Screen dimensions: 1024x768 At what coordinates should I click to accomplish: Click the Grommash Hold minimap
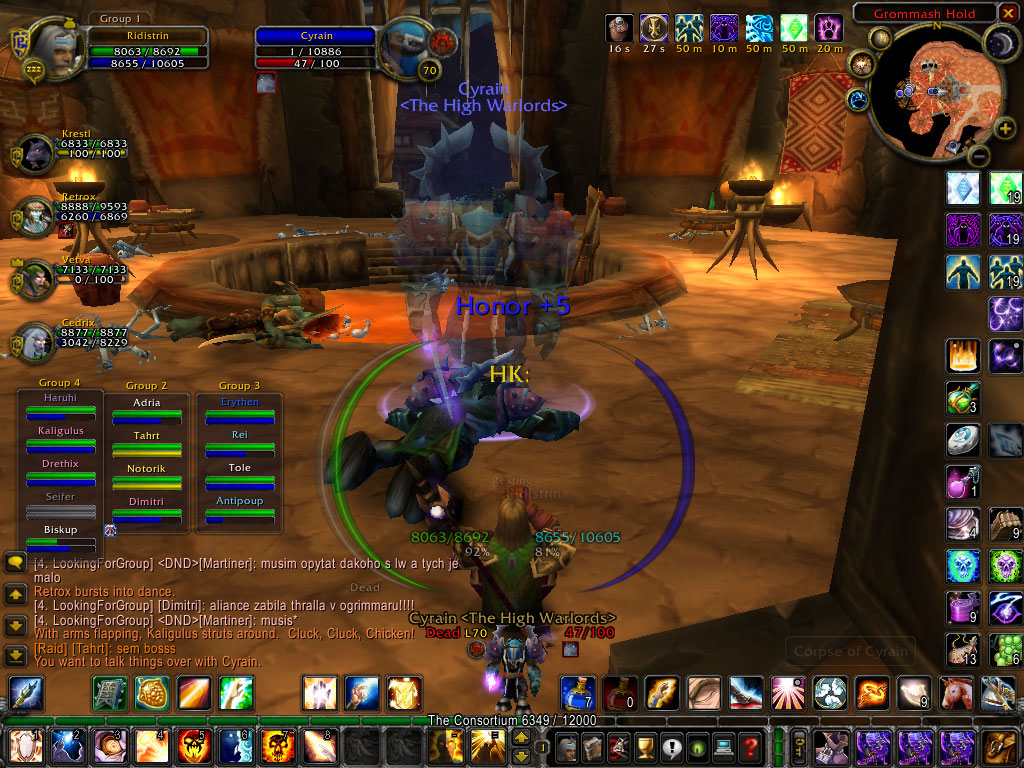(x=931, y=90)
